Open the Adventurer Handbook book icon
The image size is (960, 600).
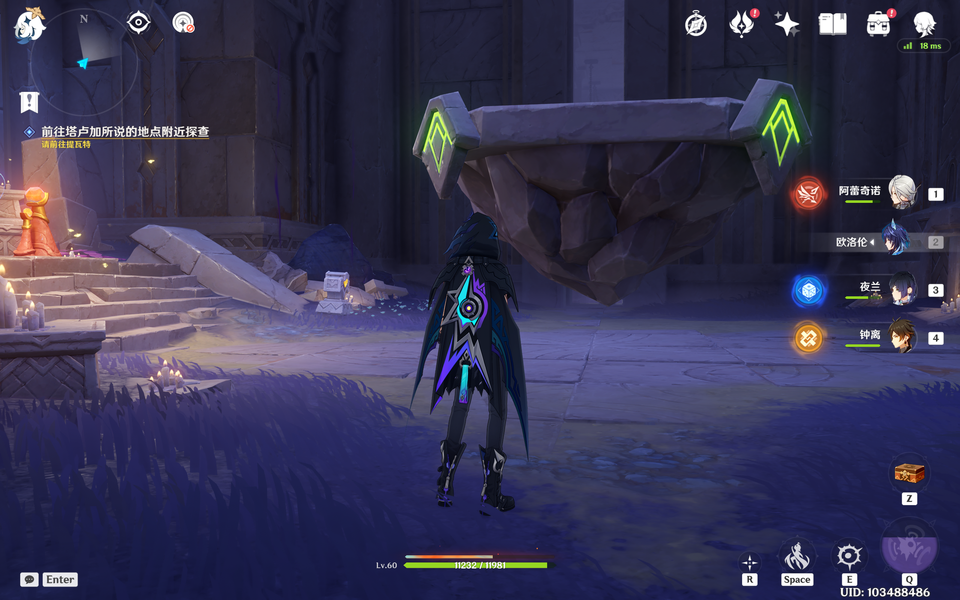click(x=832, y=24)
